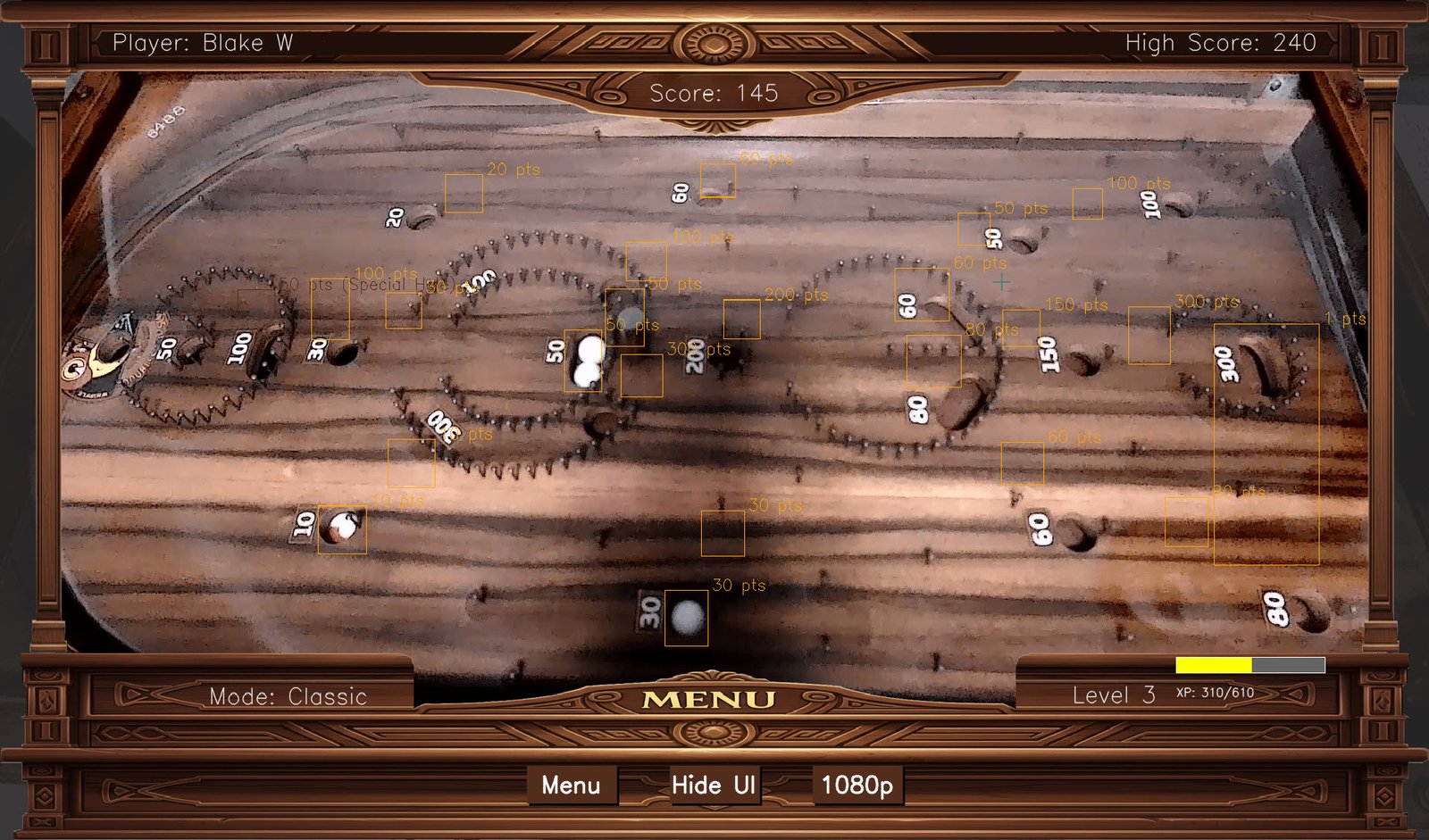Click the yellow XP progress bar
The height and width of the screenshot is (840, 1429).
tap(1213, 664)
